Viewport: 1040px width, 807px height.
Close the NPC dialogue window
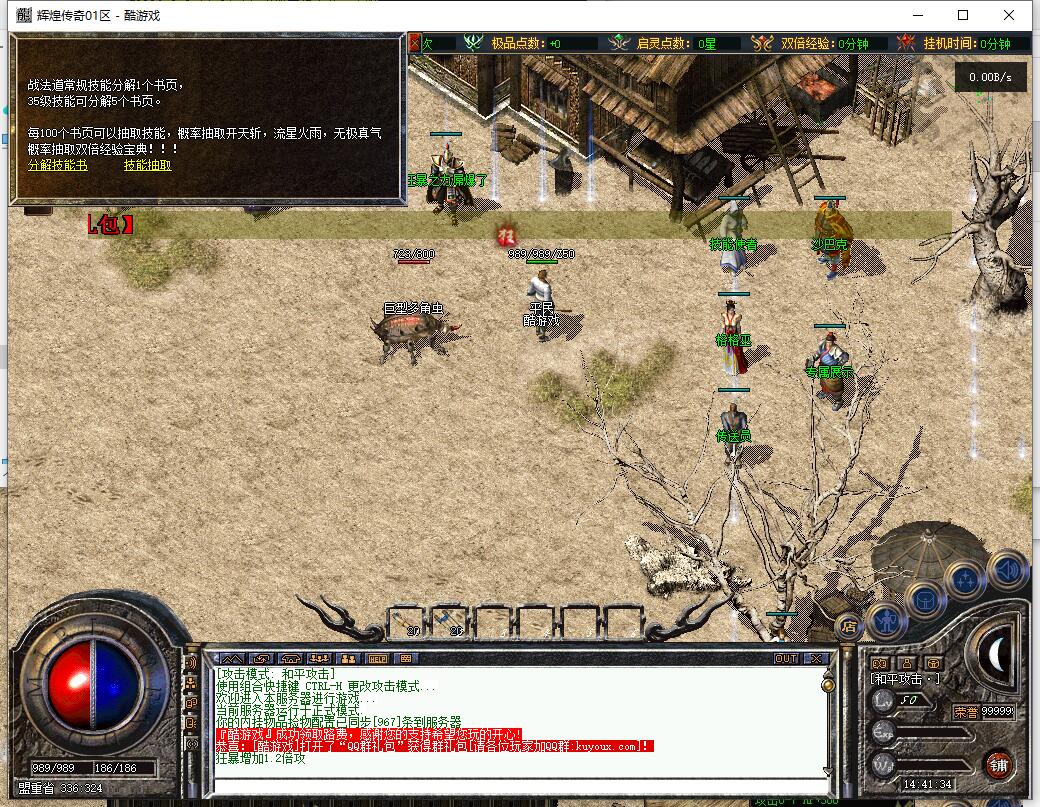tap(417, 42)
